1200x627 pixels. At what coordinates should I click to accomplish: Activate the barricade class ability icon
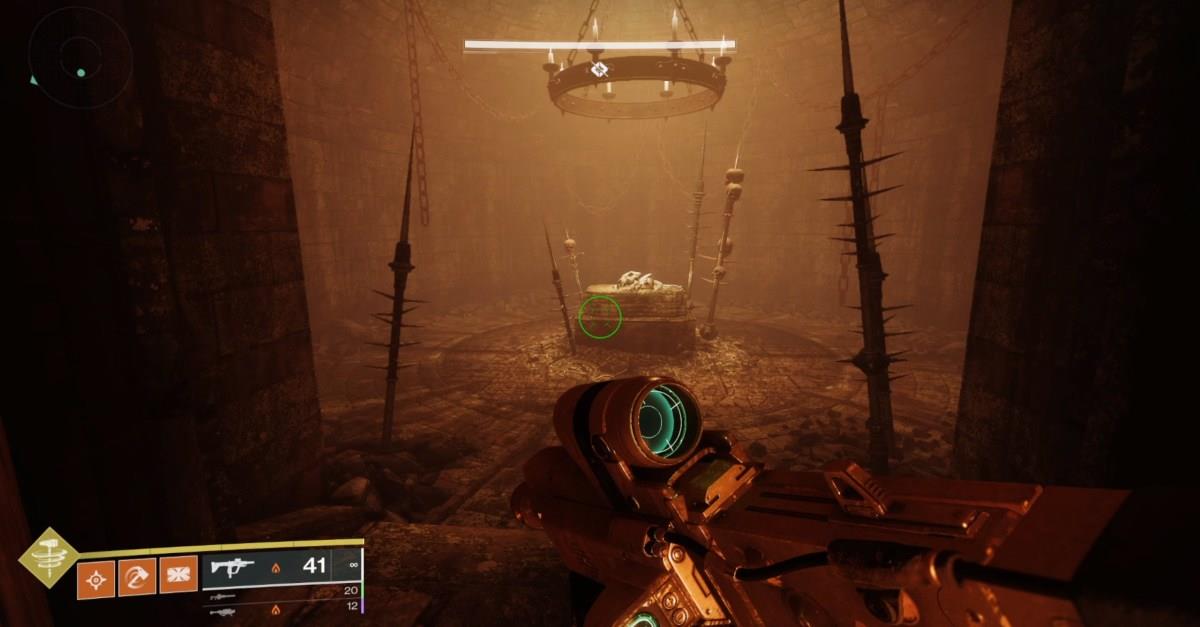pyautogui.click(x=178, y=574)
